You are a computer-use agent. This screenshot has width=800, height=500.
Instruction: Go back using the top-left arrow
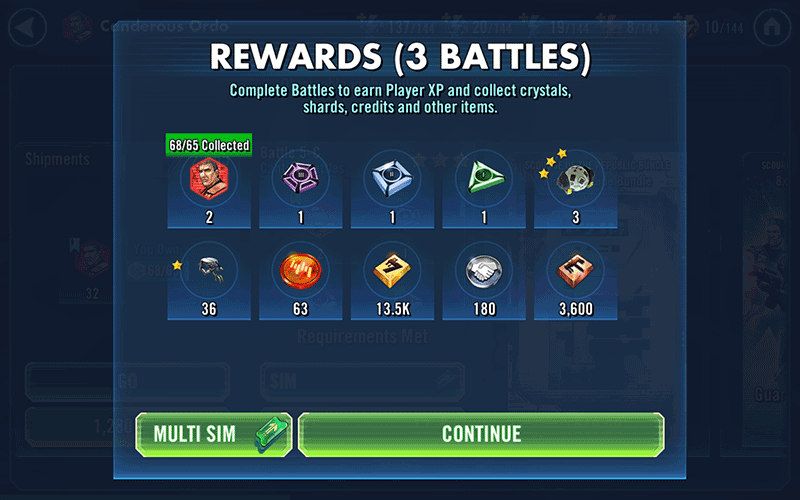(x=27, y=27)
